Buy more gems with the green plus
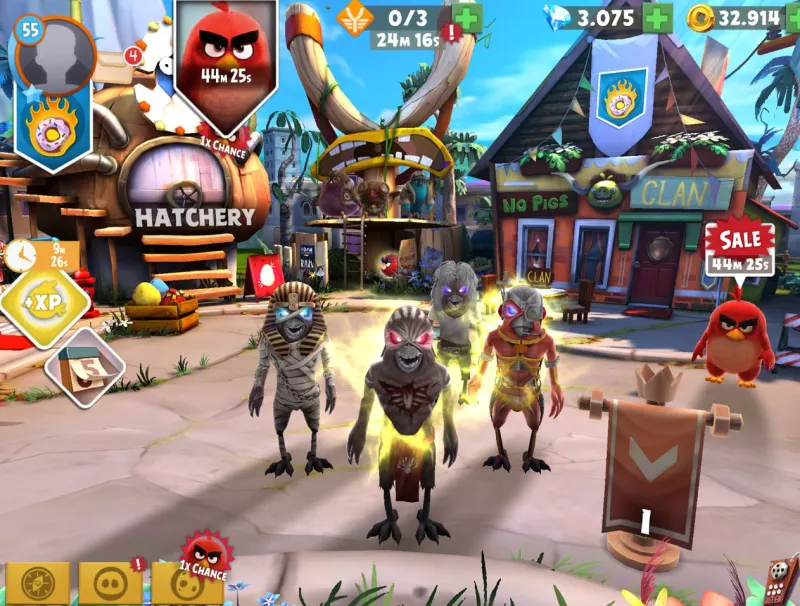Screen dimensions: 800x606 click(657, 18)
